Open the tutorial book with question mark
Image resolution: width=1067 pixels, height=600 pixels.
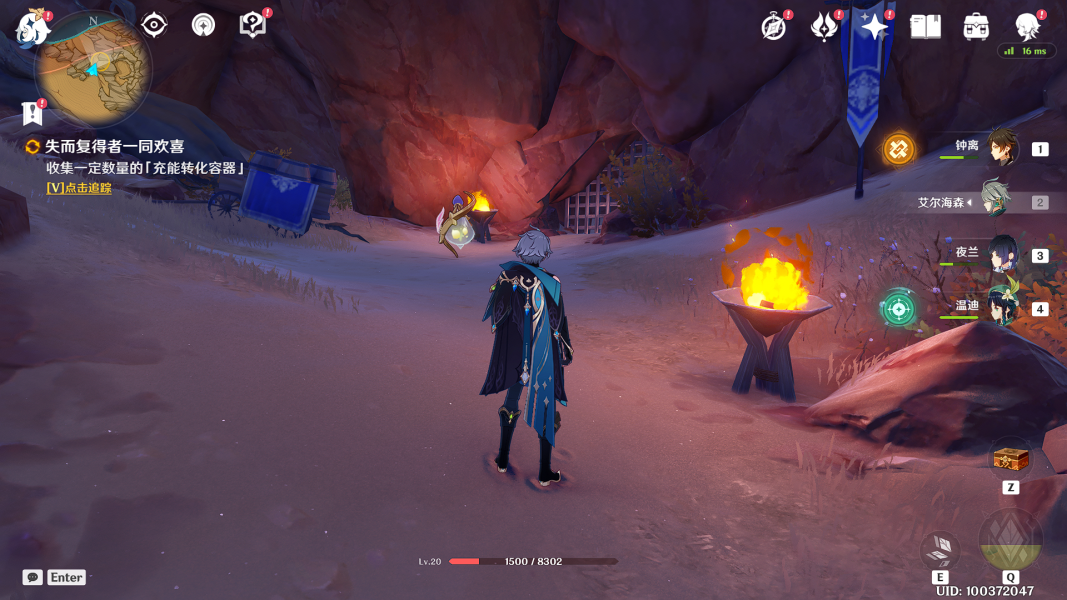click(x=253, y=25)
